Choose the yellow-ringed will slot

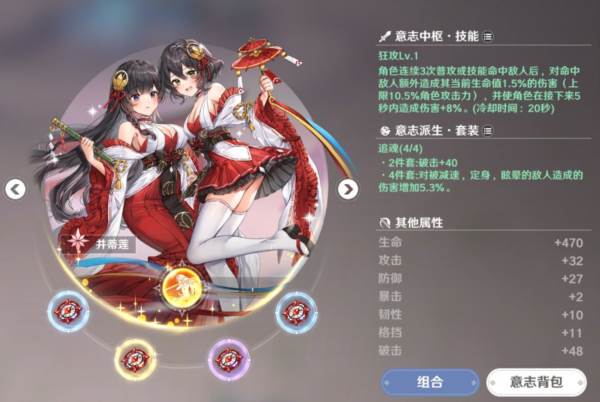click(x=136, y=357)
